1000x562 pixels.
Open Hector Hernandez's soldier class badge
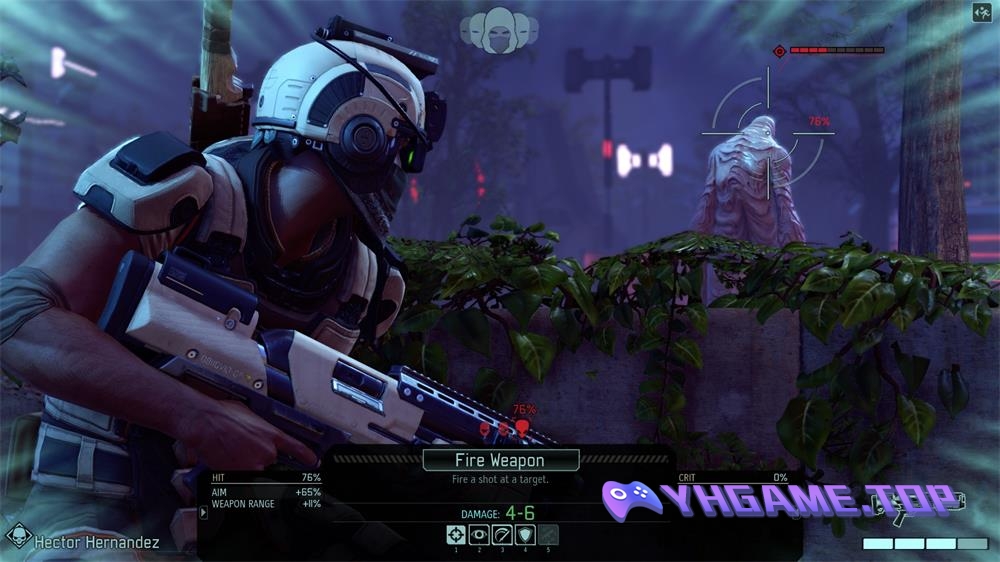[18, 539]
